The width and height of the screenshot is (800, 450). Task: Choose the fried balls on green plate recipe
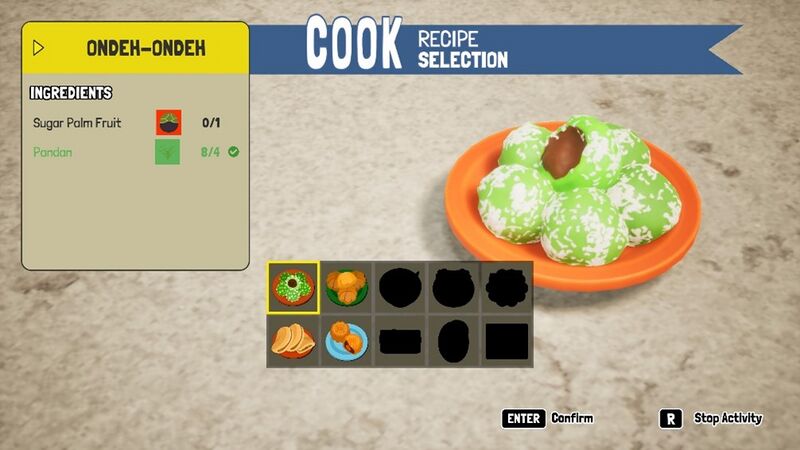tap(347, 287)
